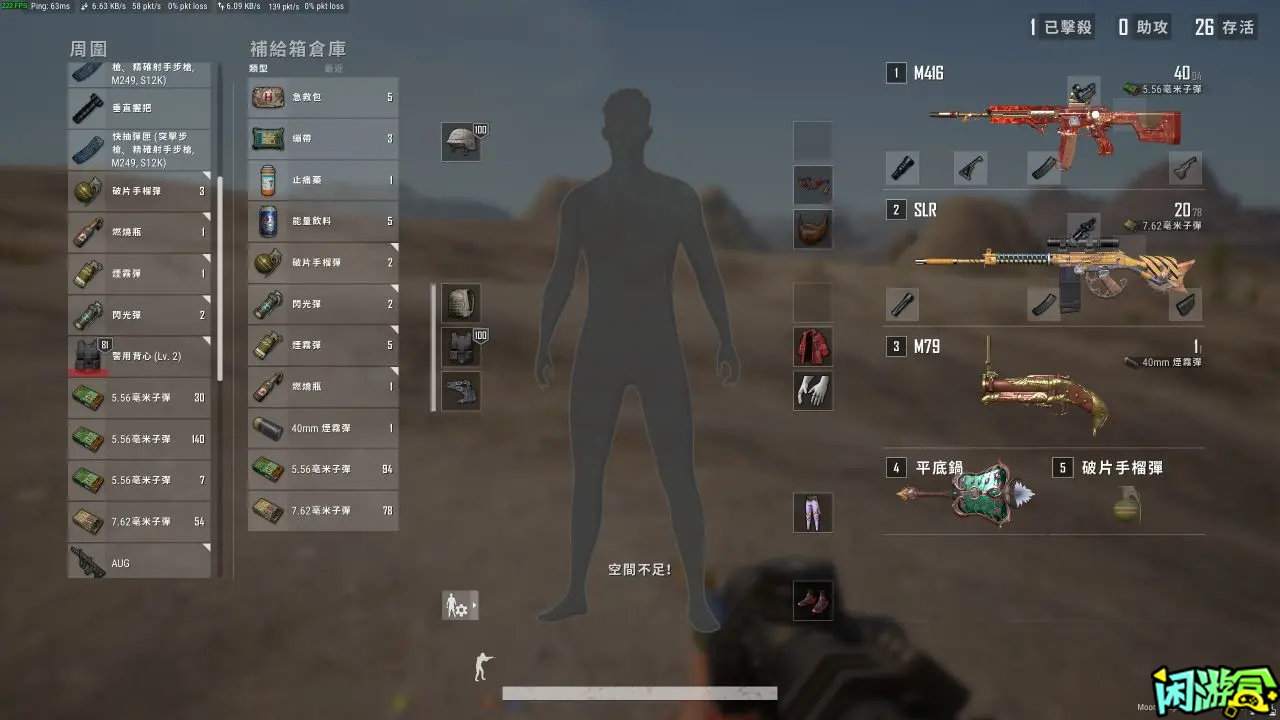
Task: Select the level 3 helmet equipment slot
Action: tap(460, 141)
